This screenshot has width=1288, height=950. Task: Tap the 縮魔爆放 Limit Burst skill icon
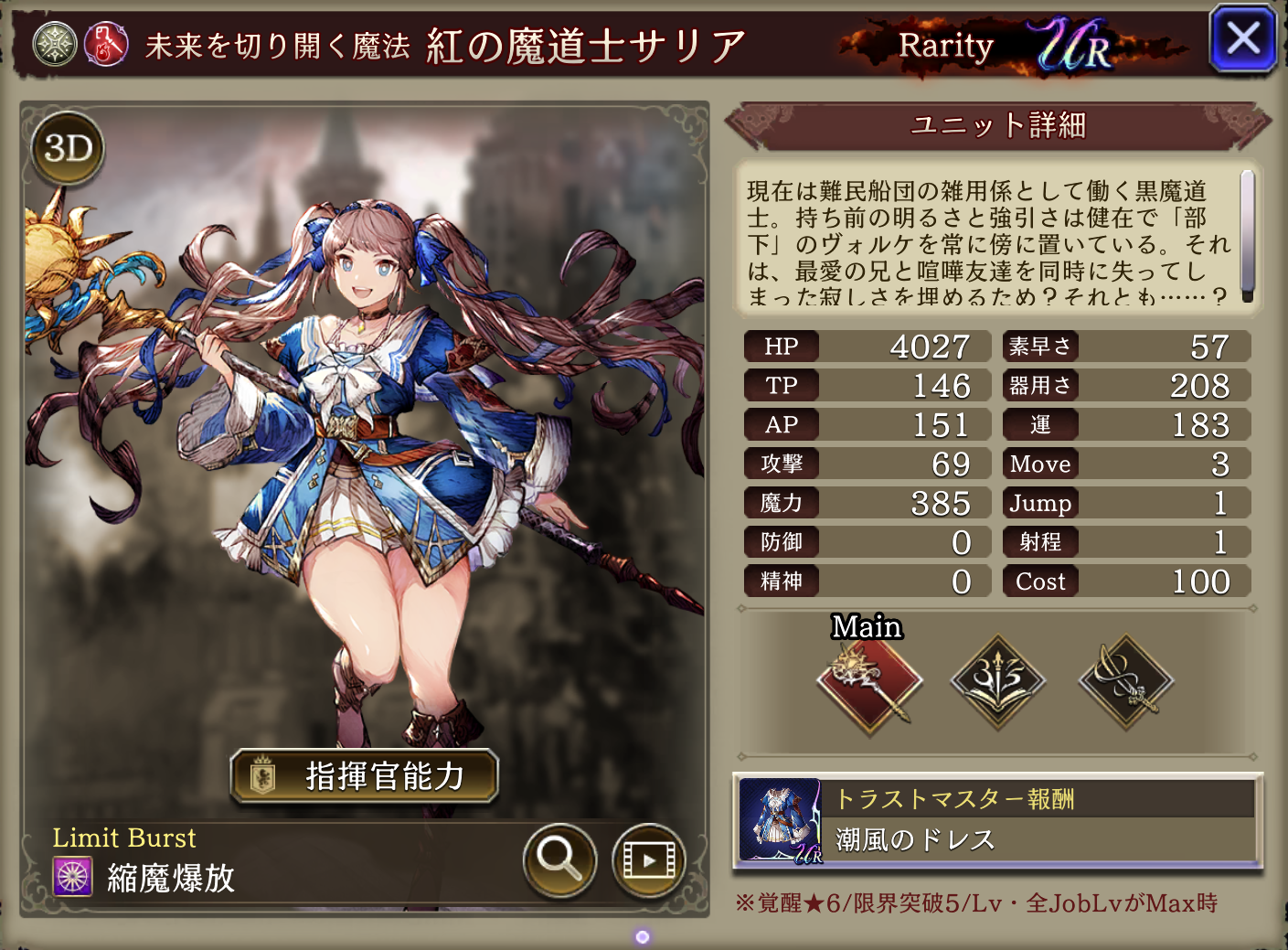tap(73, 877)
